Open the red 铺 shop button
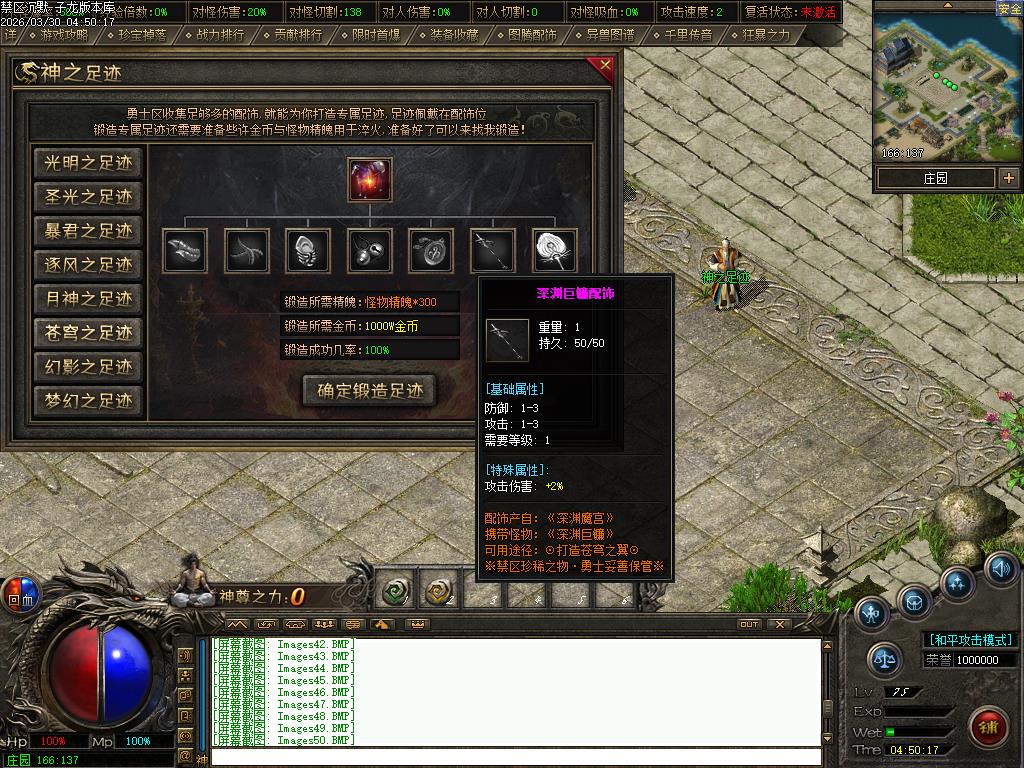The height and width of the screenshot is (768, 1024). [x=989, y=722]
